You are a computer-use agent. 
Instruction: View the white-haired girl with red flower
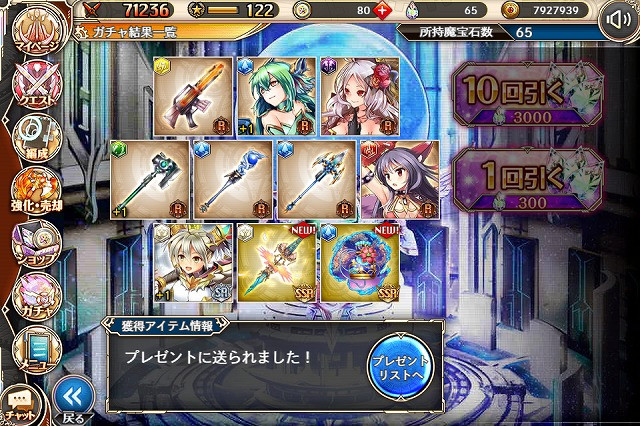(358, 96)
